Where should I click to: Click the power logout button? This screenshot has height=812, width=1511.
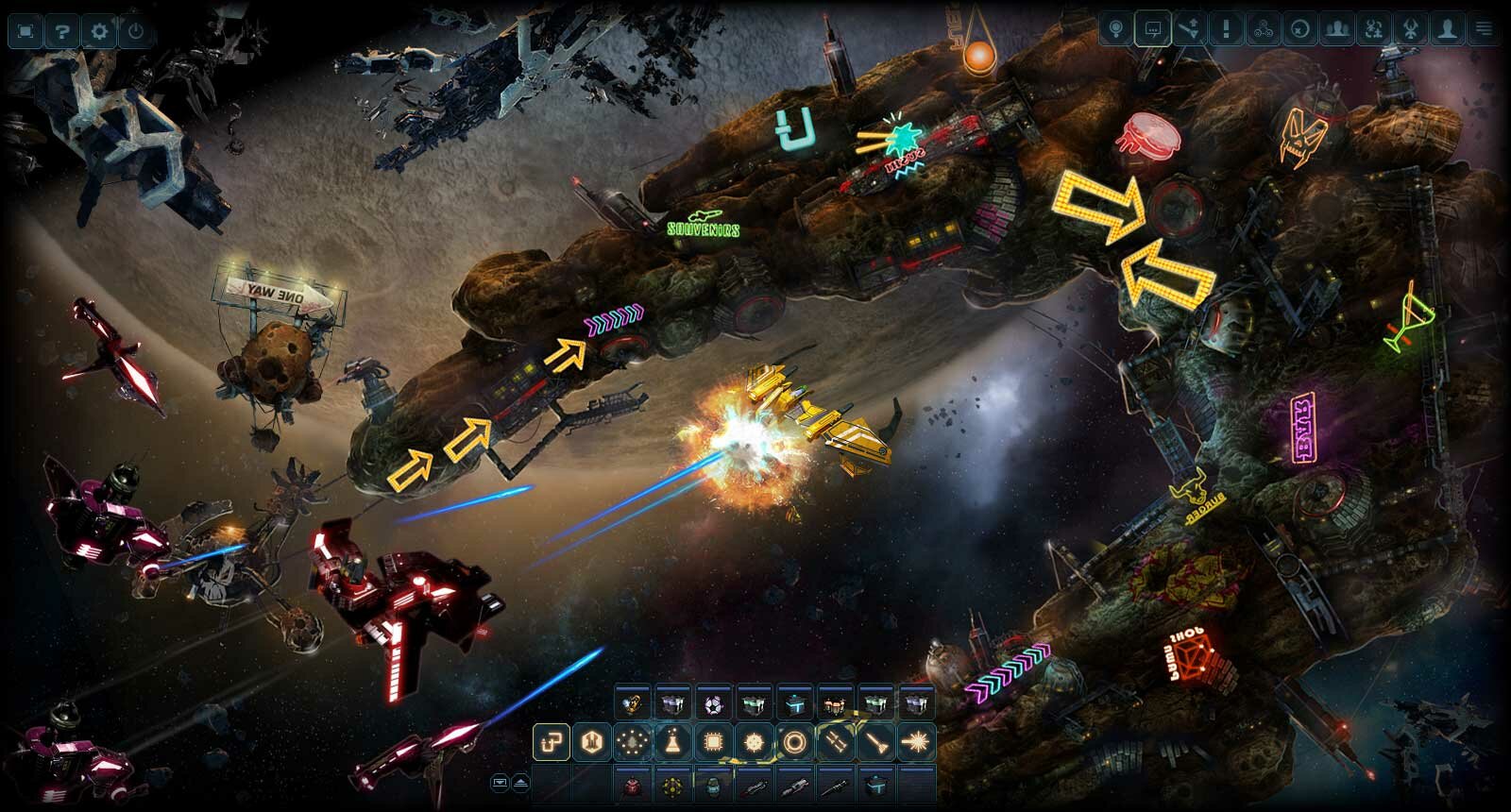click(136, 31)
